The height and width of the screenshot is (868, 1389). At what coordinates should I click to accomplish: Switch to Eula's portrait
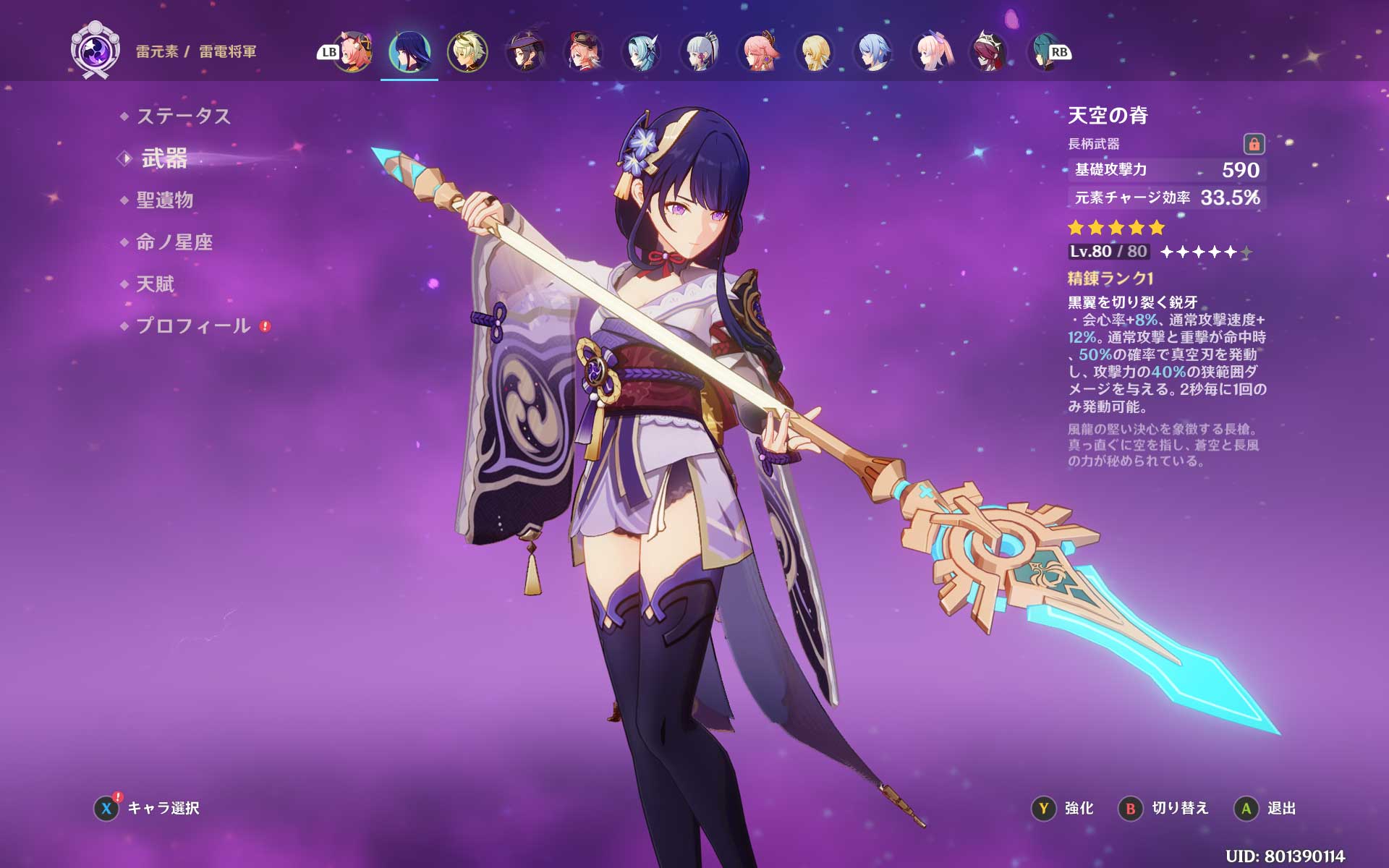641,51
